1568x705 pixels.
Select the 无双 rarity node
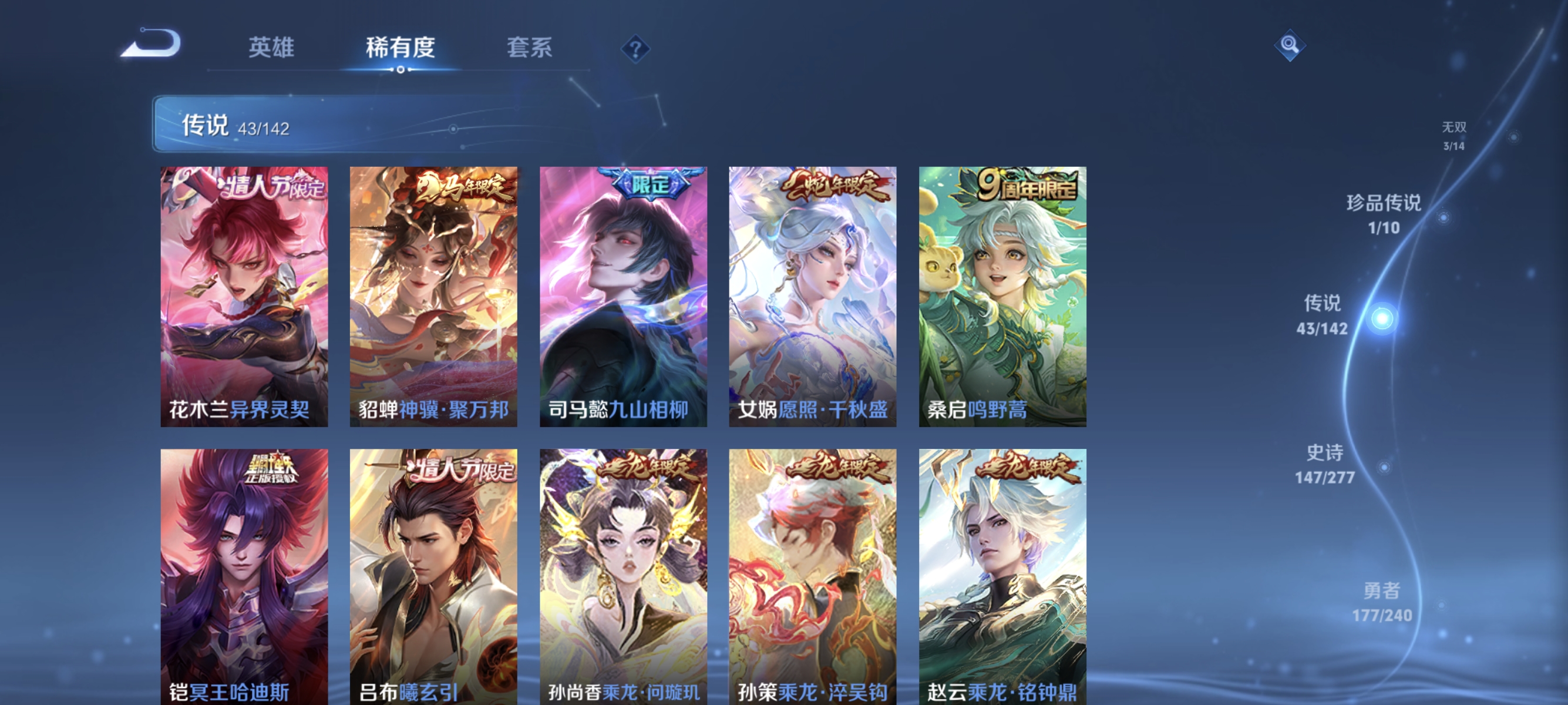click(x=1455, y=135)
